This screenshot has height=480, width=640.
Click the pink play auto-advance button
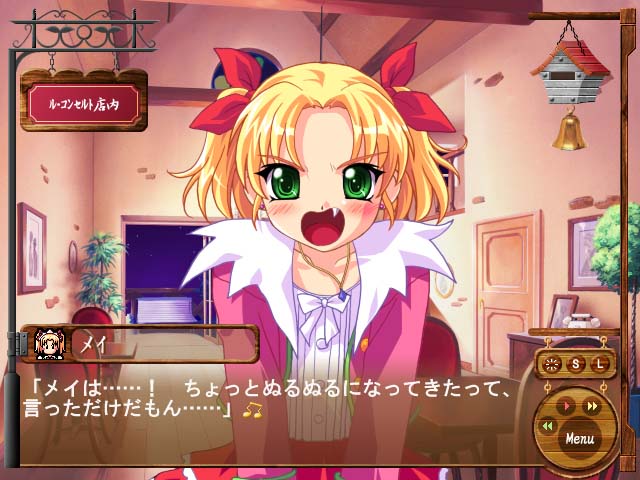(x=567, y=406)
